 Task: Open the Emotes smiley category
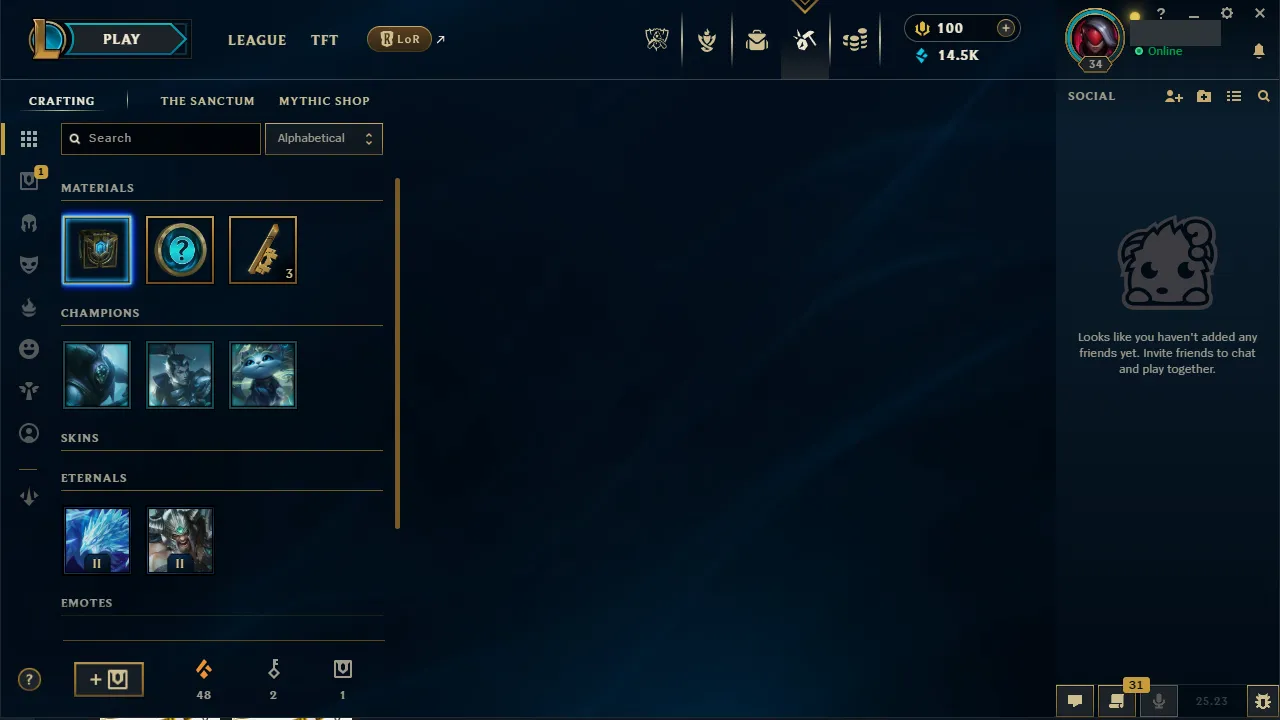[29, 348]
